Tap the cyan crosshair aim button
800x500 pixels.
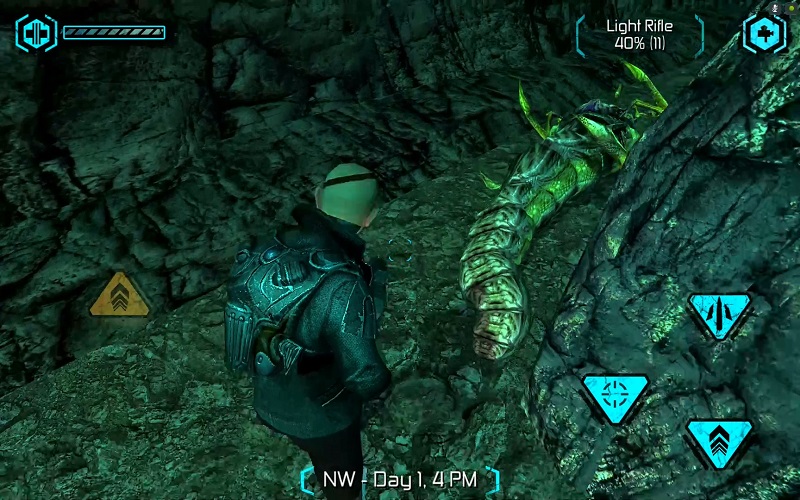[615, 394]
